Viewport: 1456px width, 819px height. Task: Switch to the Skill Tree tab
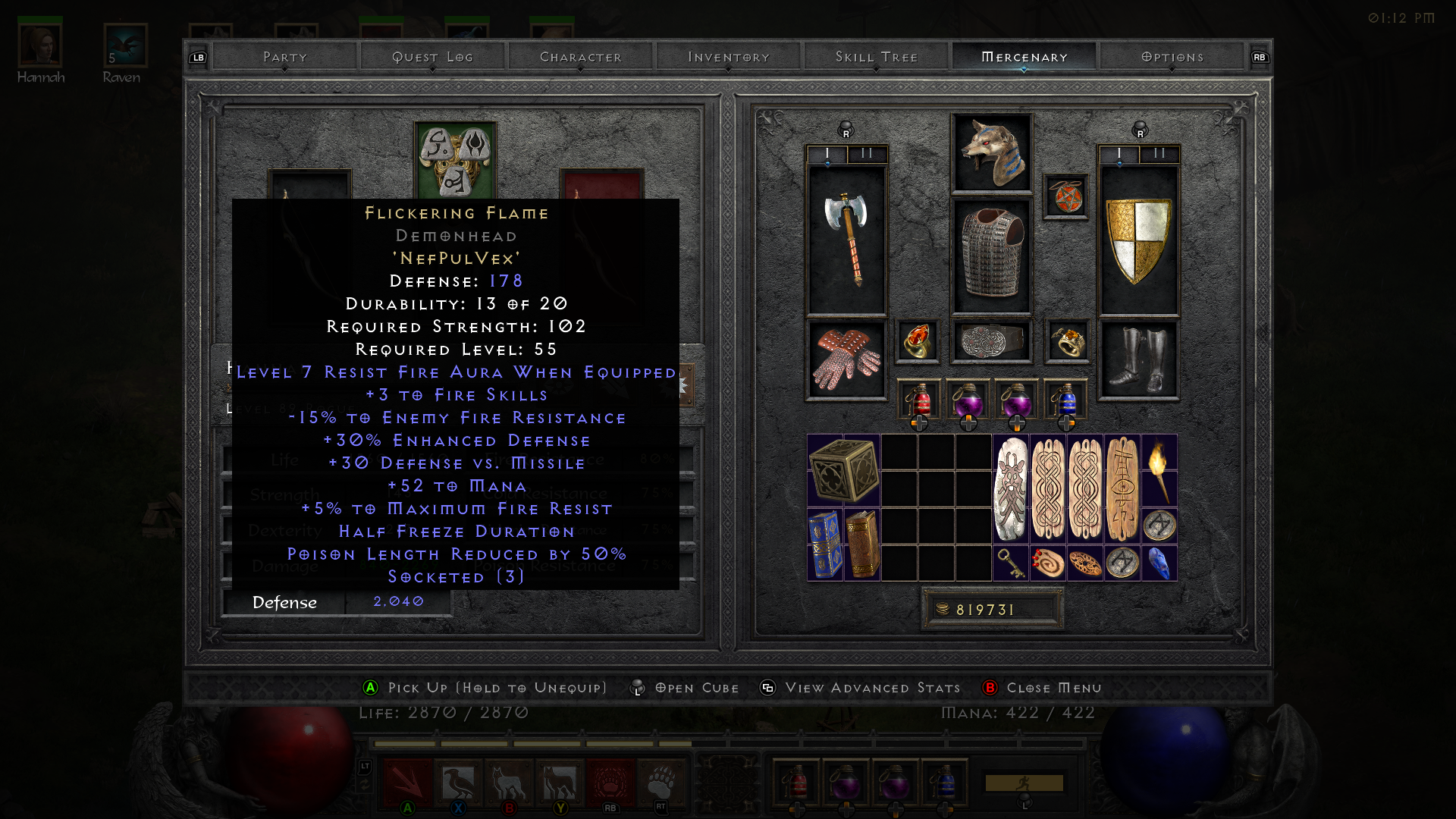(x=876, y=56)
